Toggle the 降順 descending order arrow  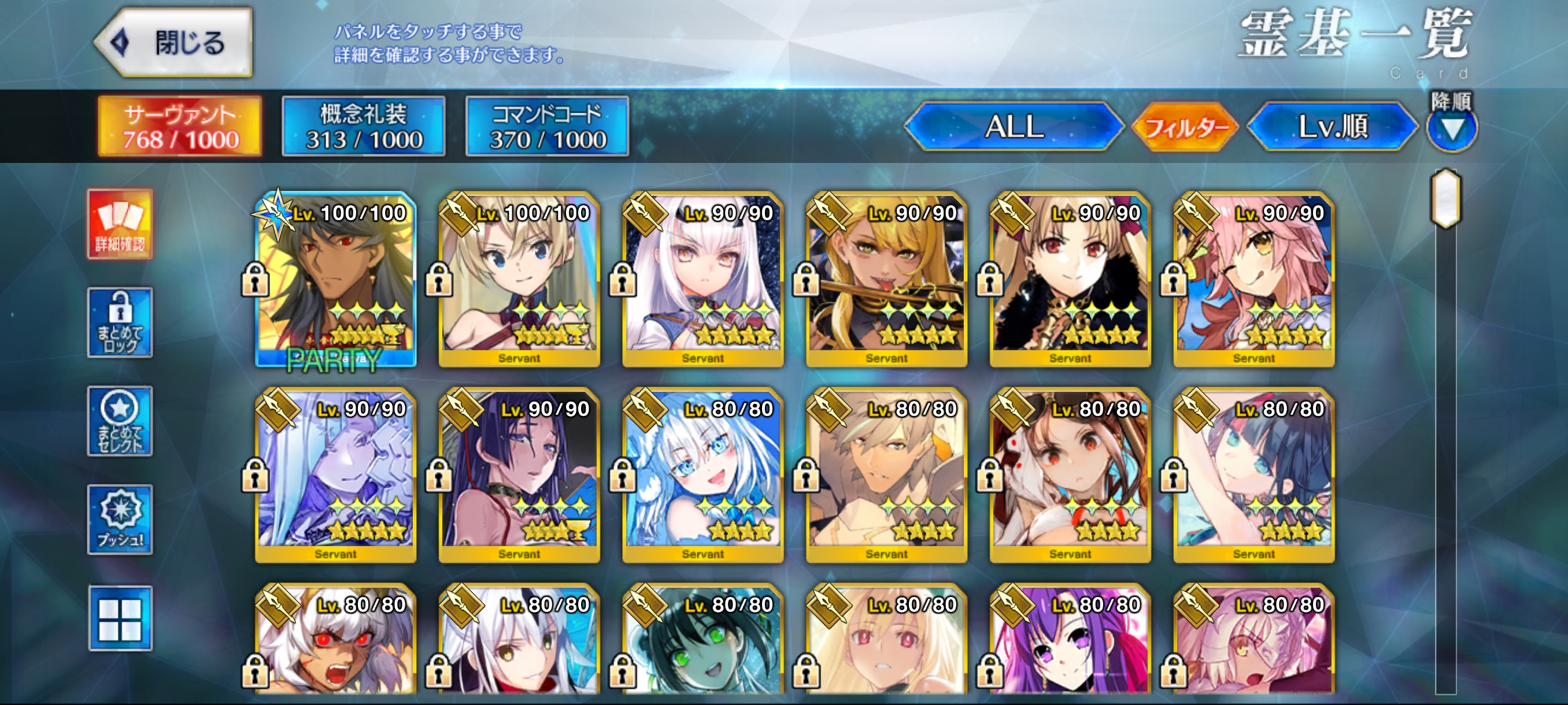click(1452, 128)
